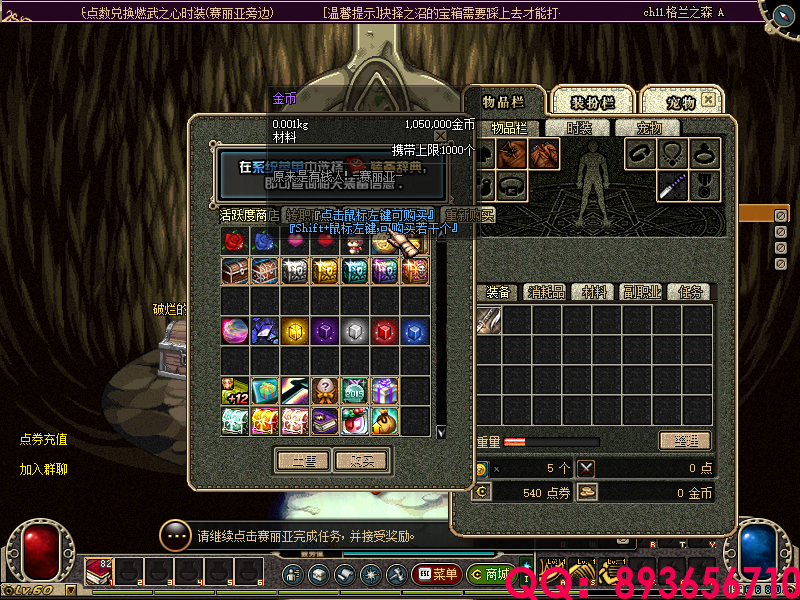Click the 整理 sort button

(685, 441)
